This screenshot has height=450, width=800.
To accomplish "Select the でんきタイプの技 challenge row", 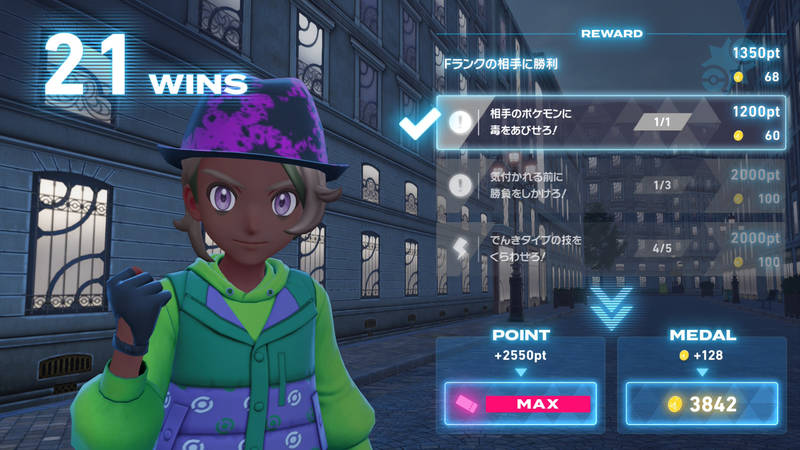I will 612,247.
